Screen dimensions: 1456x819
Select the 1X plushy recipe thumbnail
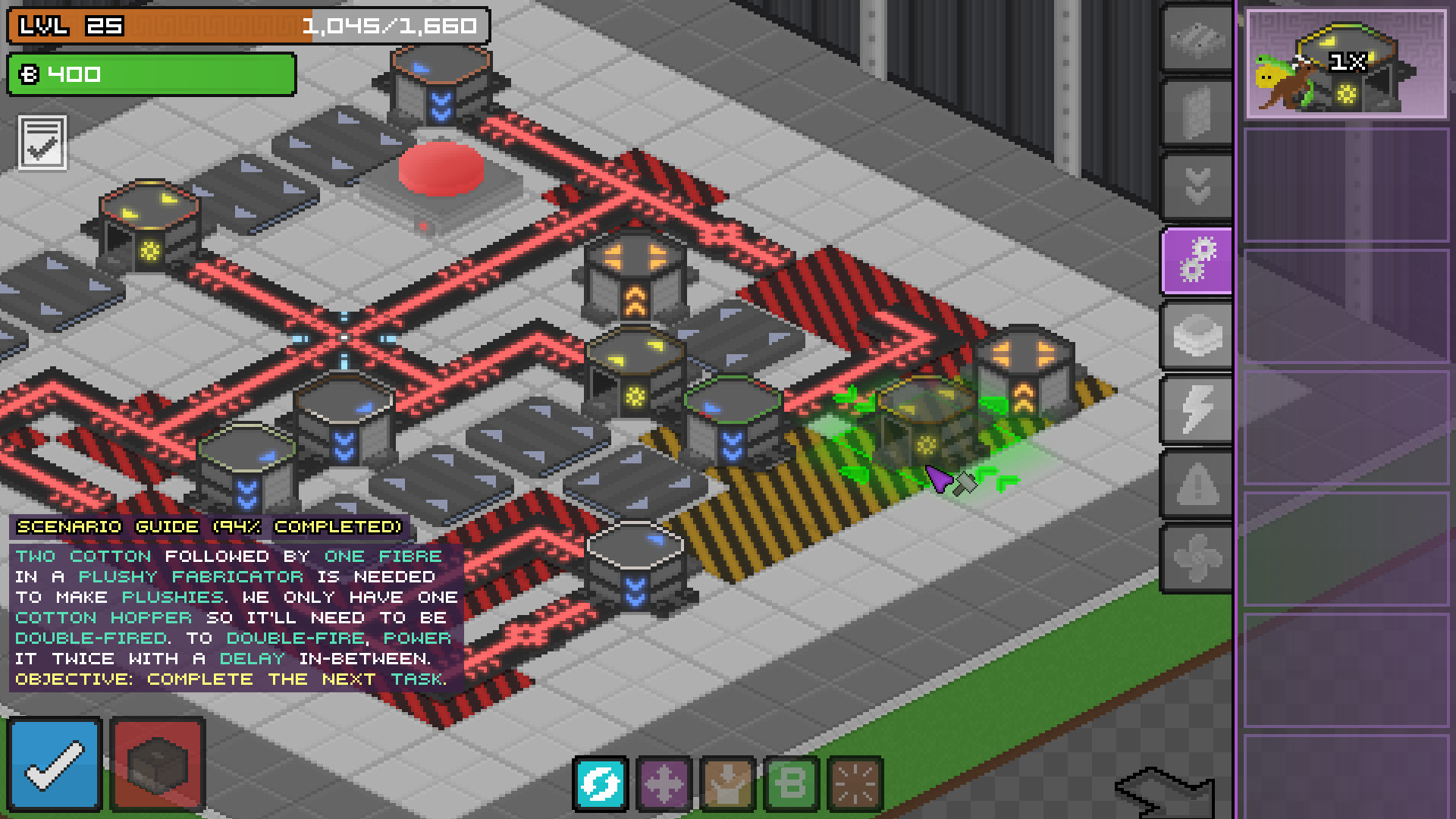(1349, 64)
